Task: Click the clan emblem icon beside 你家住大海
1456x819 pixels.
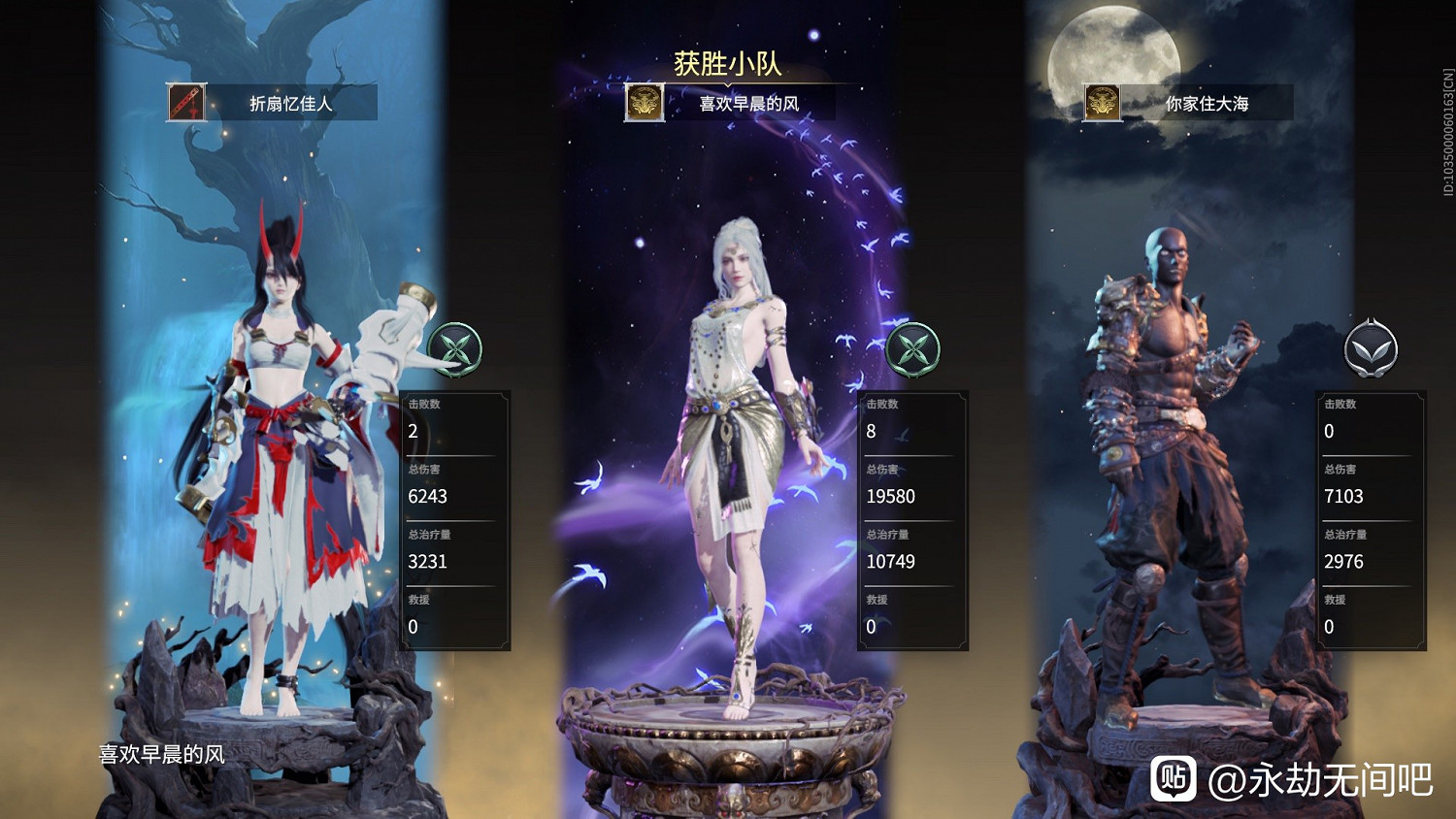Action: tap(1102, 103)
